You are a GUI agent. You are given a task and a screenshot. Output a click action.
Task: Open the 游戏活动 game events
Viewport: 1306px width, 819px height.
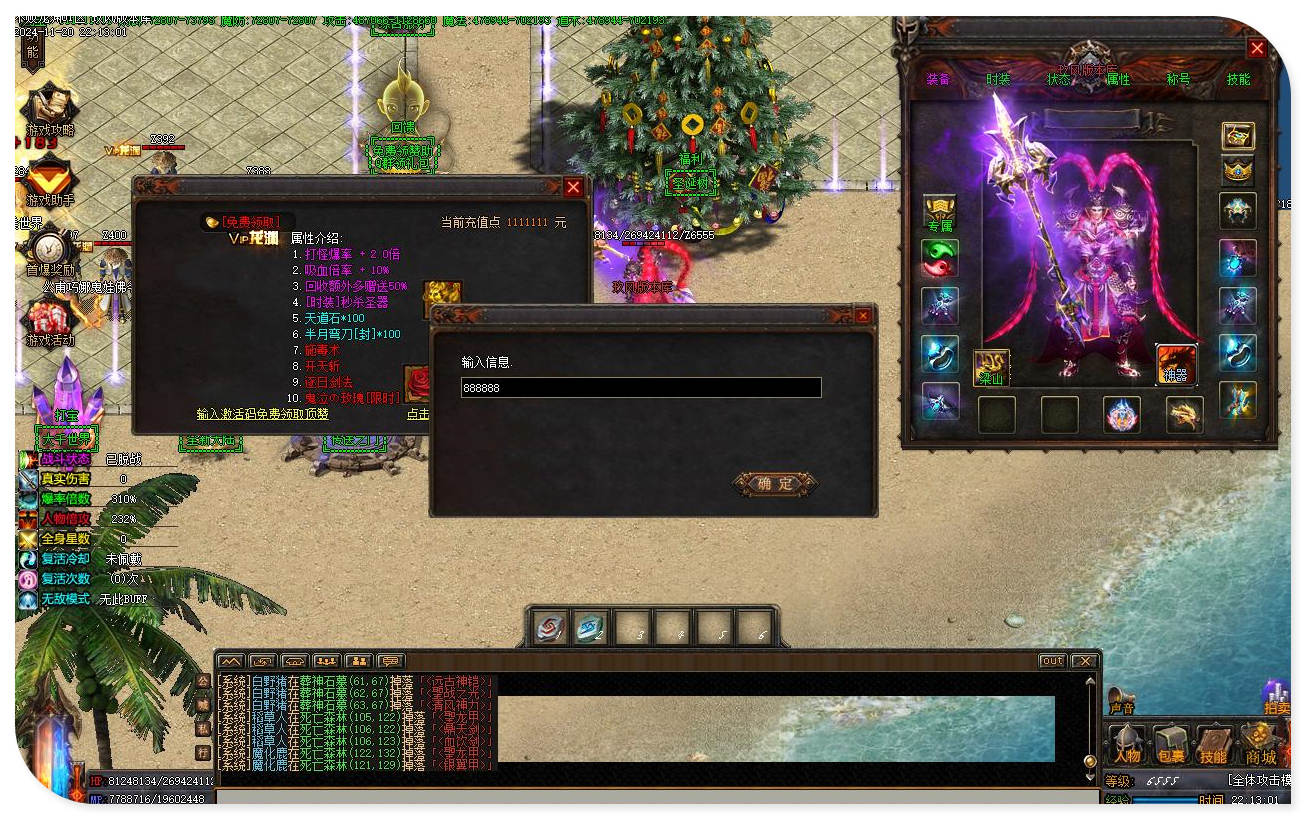[50, 322]
